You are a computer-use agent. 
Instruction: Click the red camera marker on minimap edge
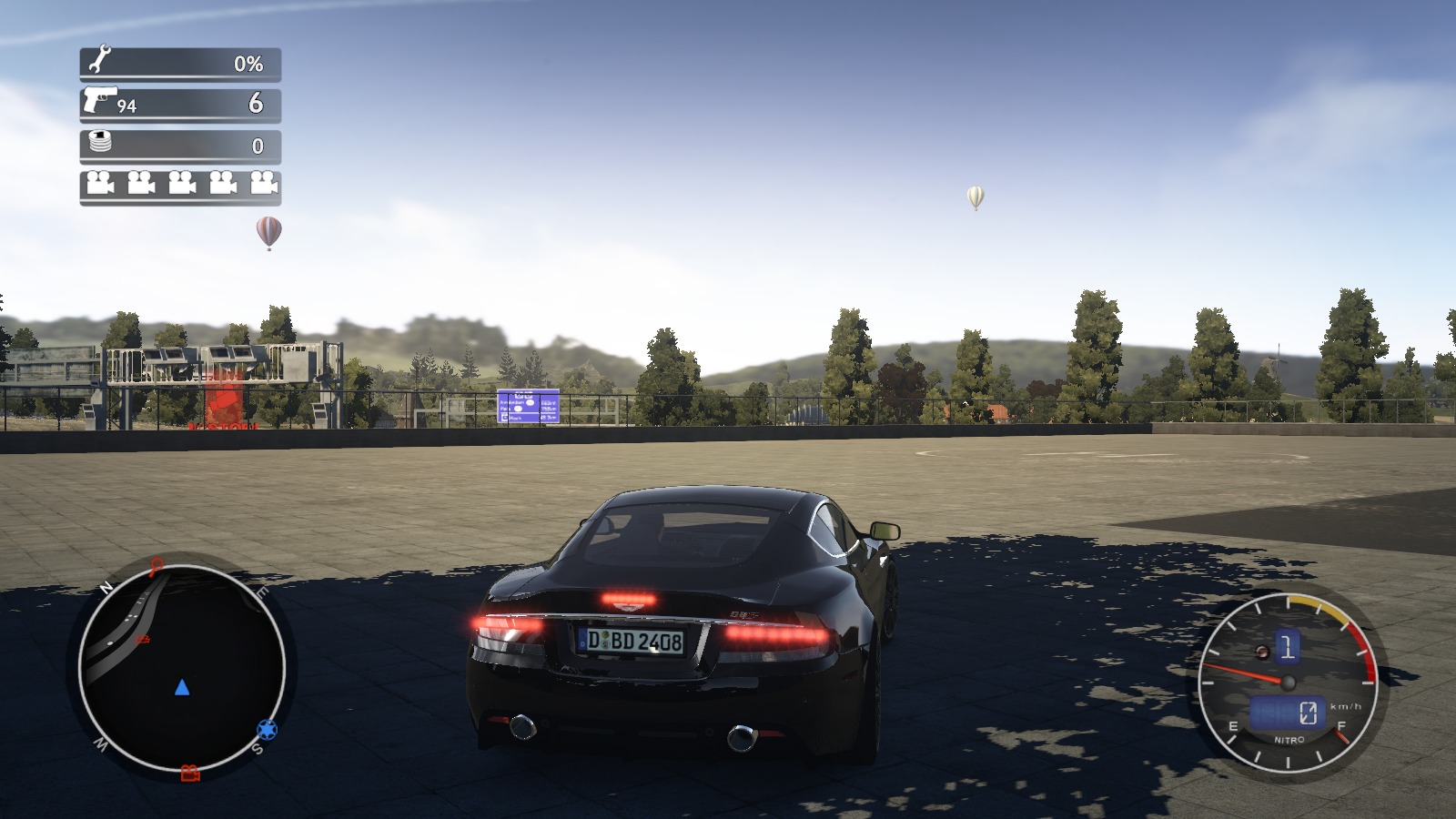189,773
